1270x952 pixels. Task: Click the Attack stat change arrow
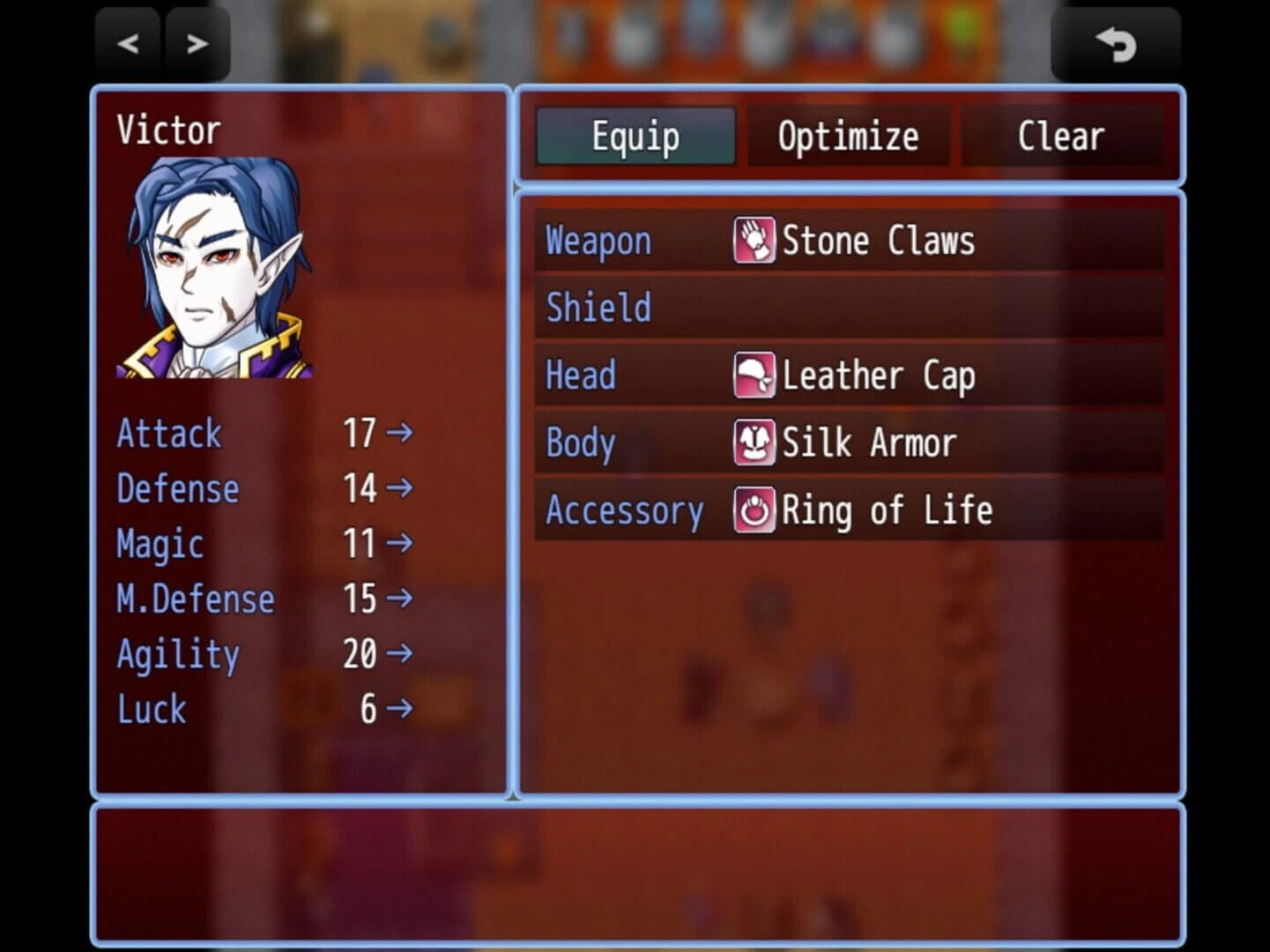(x=401, y=434)
